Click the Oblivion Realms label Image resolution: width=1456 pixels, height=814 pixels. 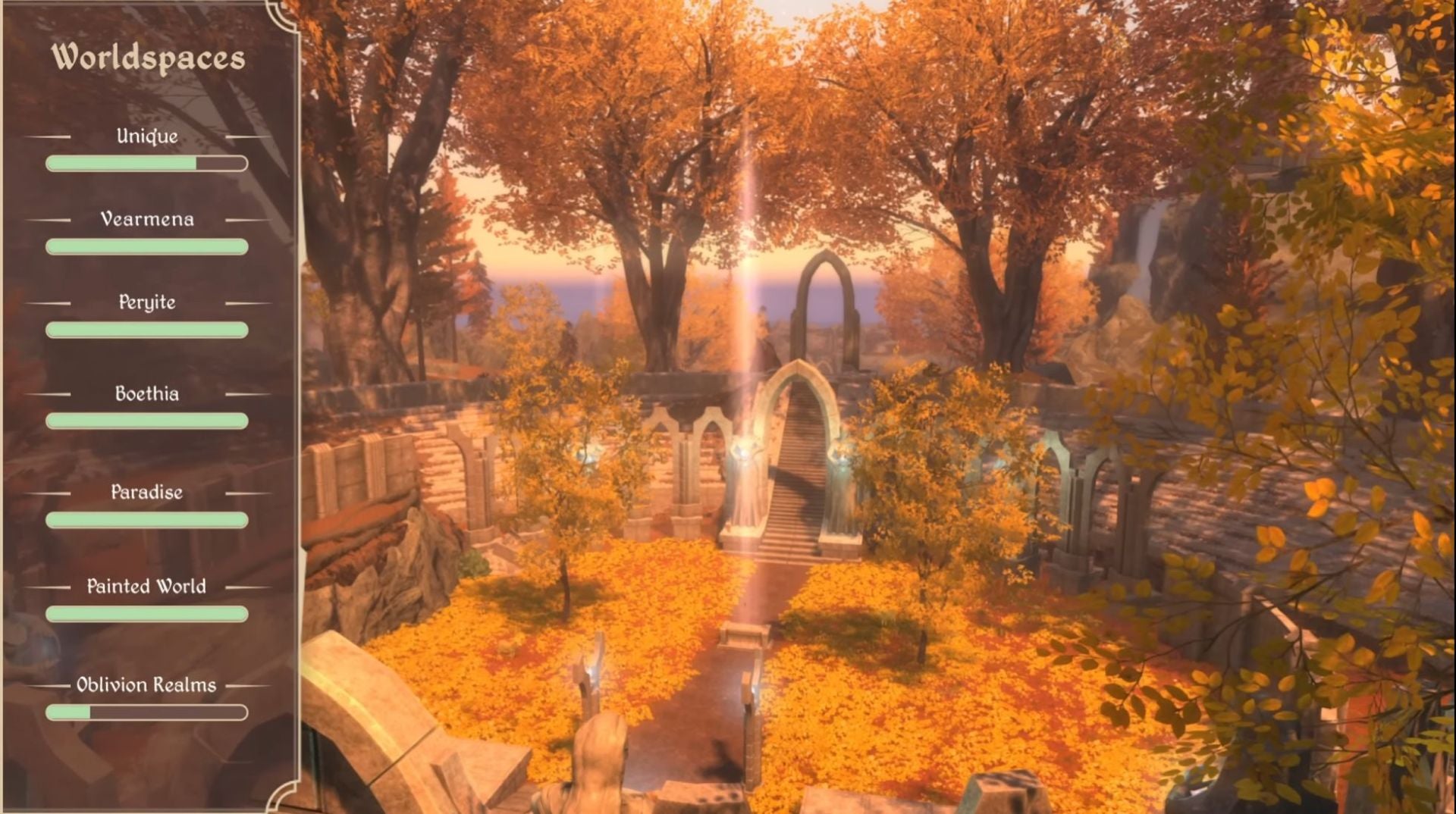(146, 684)
